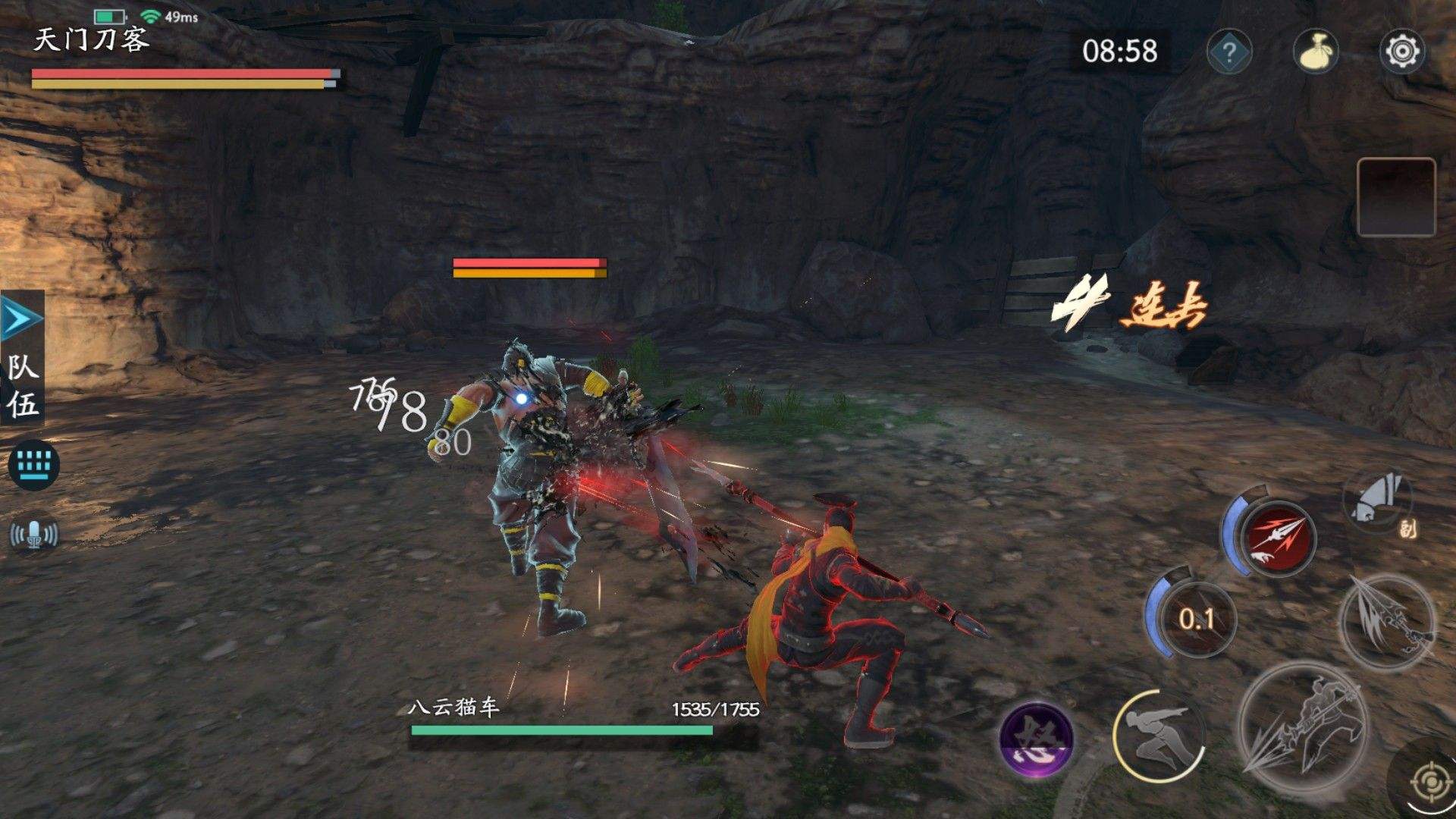Expand the 队伍 team panel

pos(22,358)
